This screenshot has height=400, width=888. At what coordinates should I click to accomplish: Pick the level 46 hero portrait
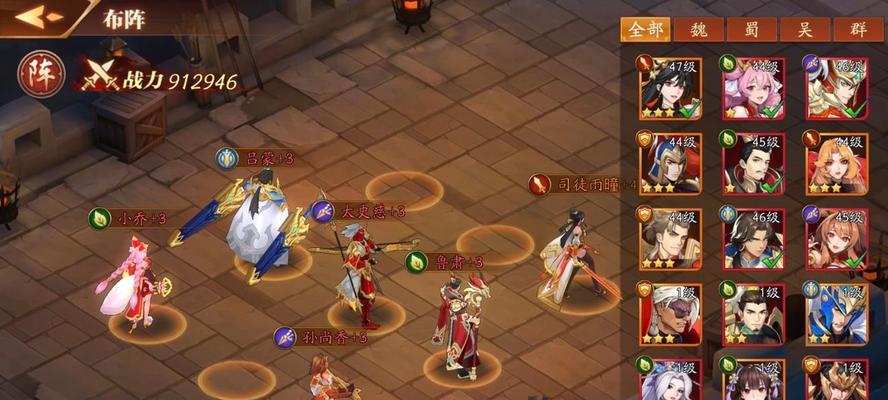(x=753, y=238)
